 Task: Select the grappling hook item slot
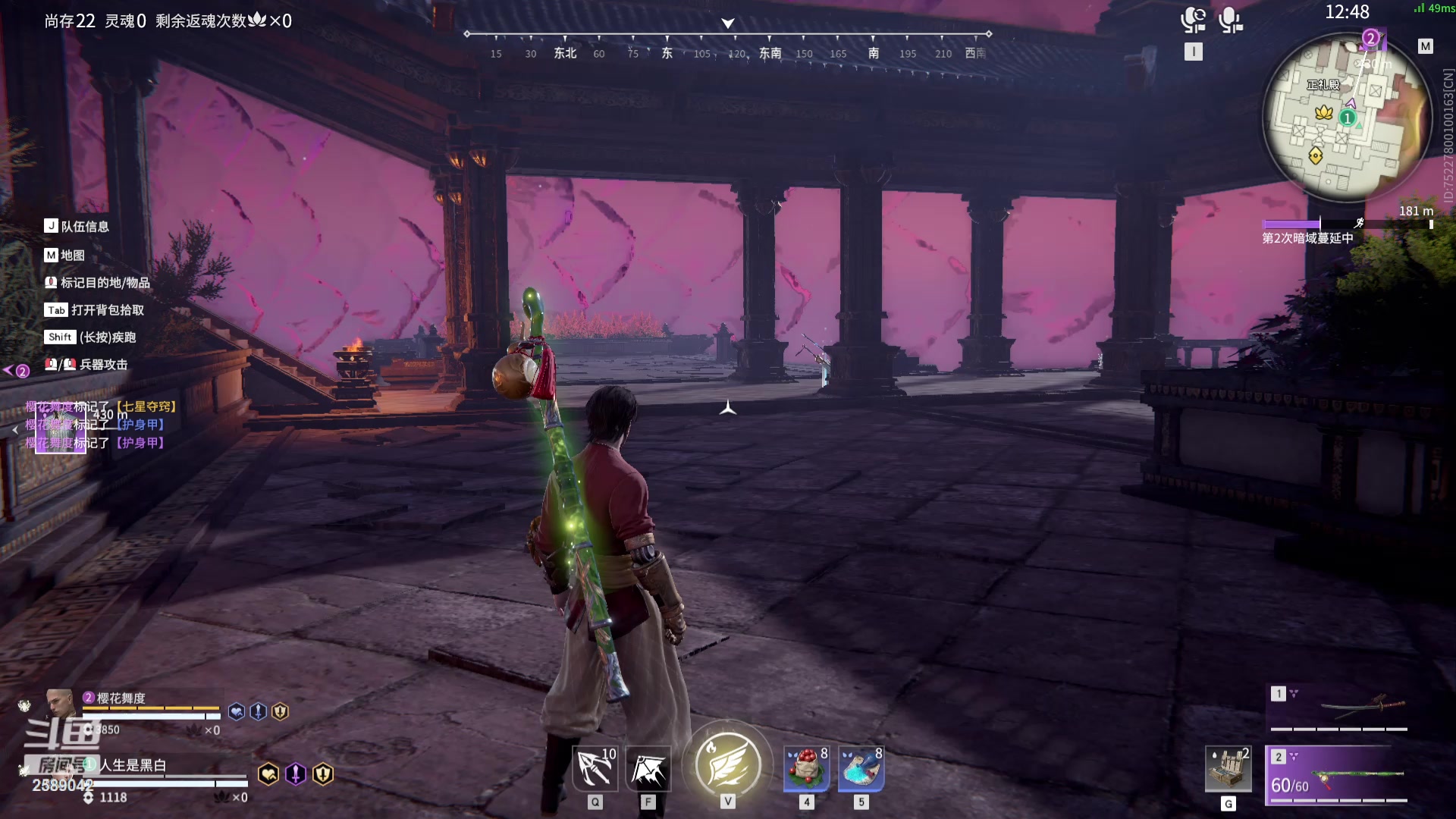point(595,770)
